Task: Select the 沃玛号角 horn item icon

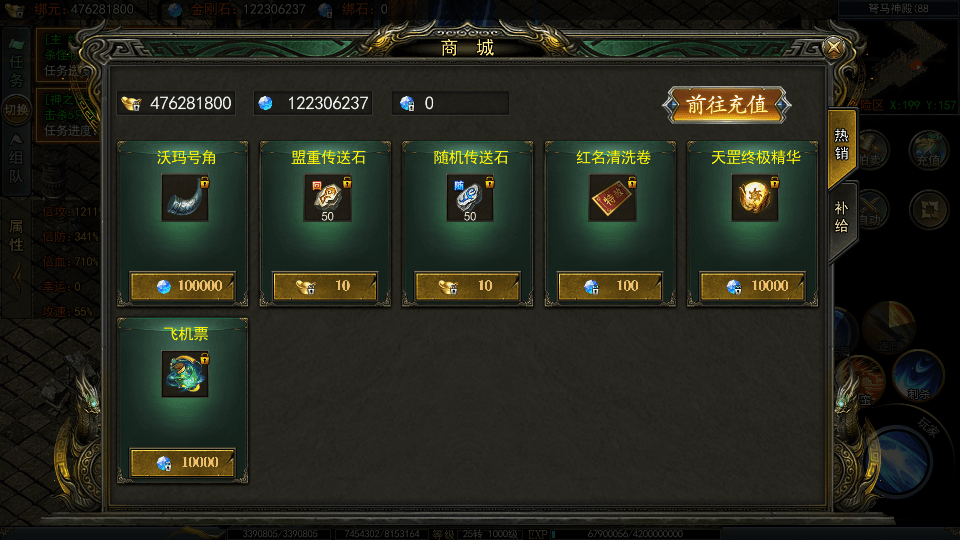Action: 185,198
